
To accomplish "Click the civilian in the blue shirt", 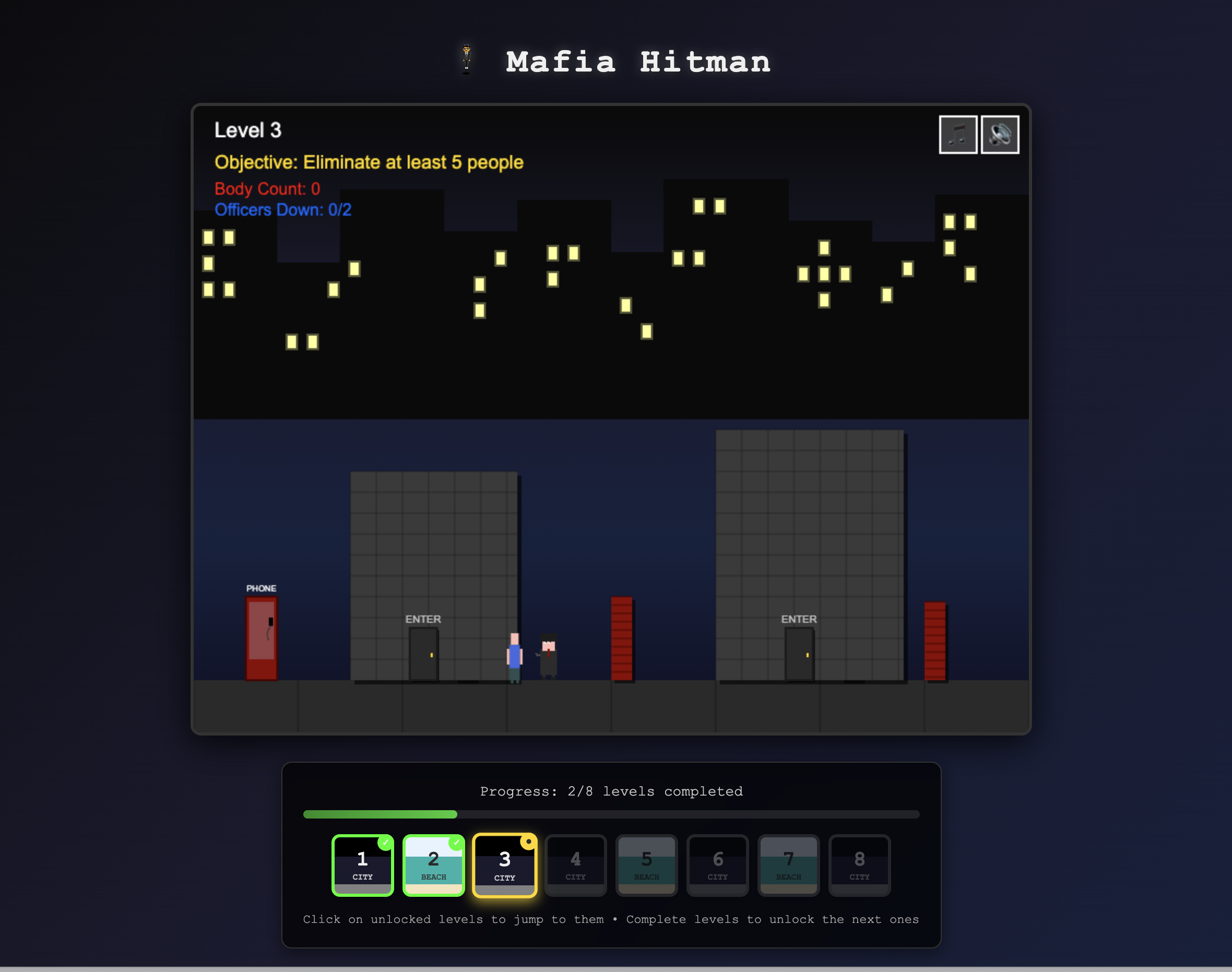I will tap(514, 655).
